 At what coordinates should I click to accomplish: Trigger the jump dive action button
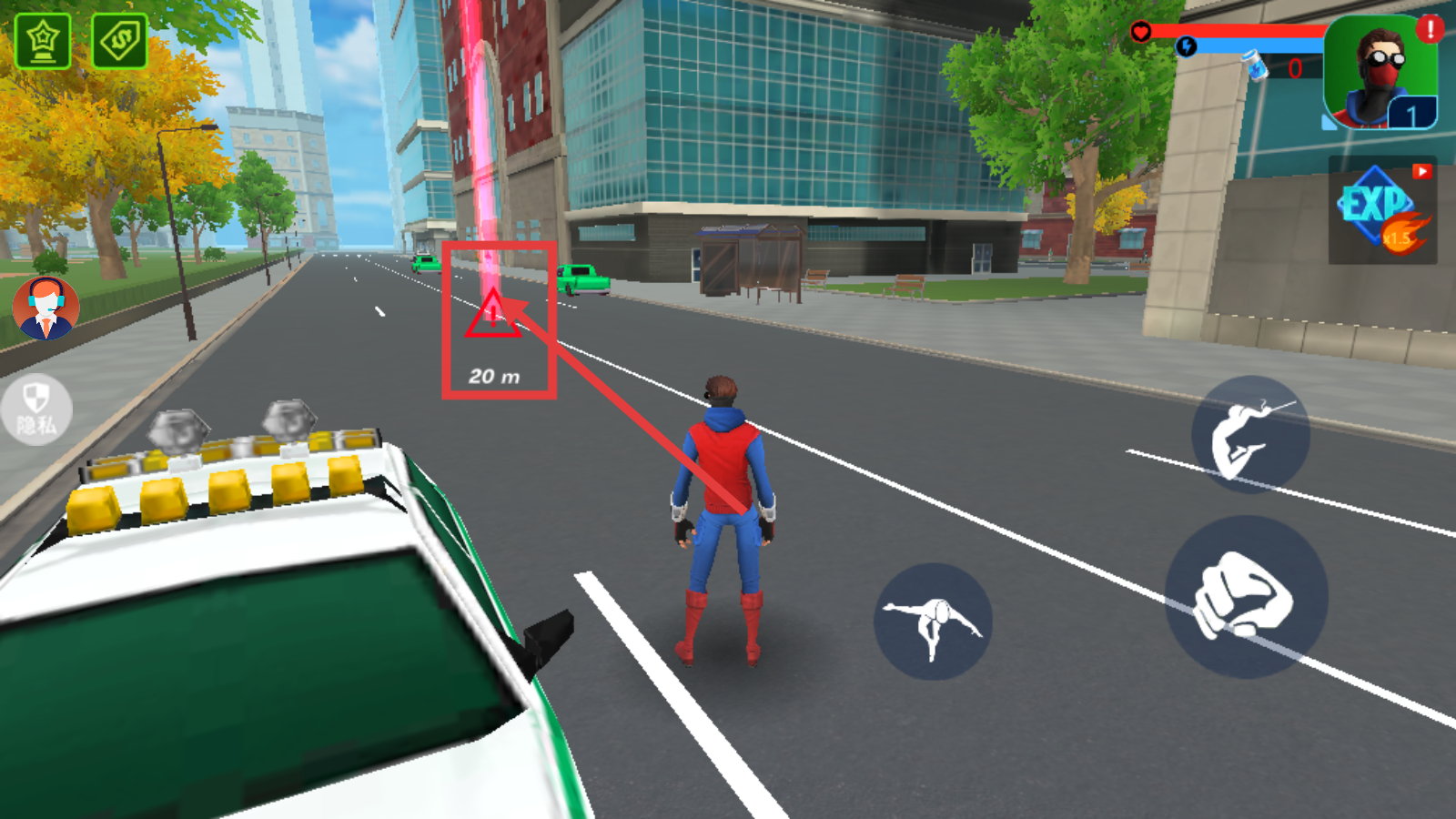933,622
